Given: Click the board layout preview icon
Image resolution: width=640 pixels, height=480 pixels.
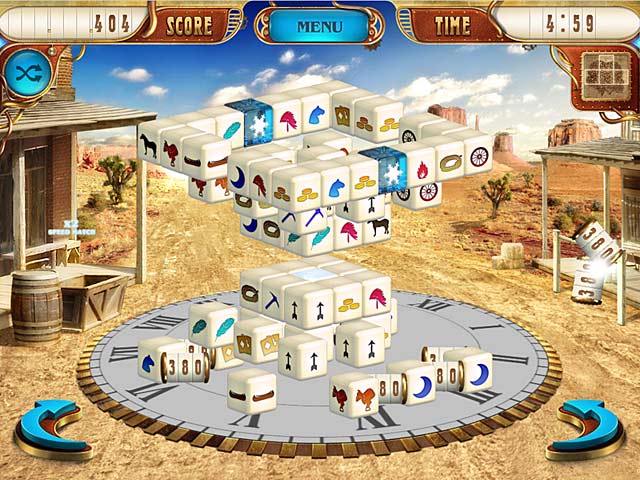Looking at the screenshot, I should coord(603,73).
